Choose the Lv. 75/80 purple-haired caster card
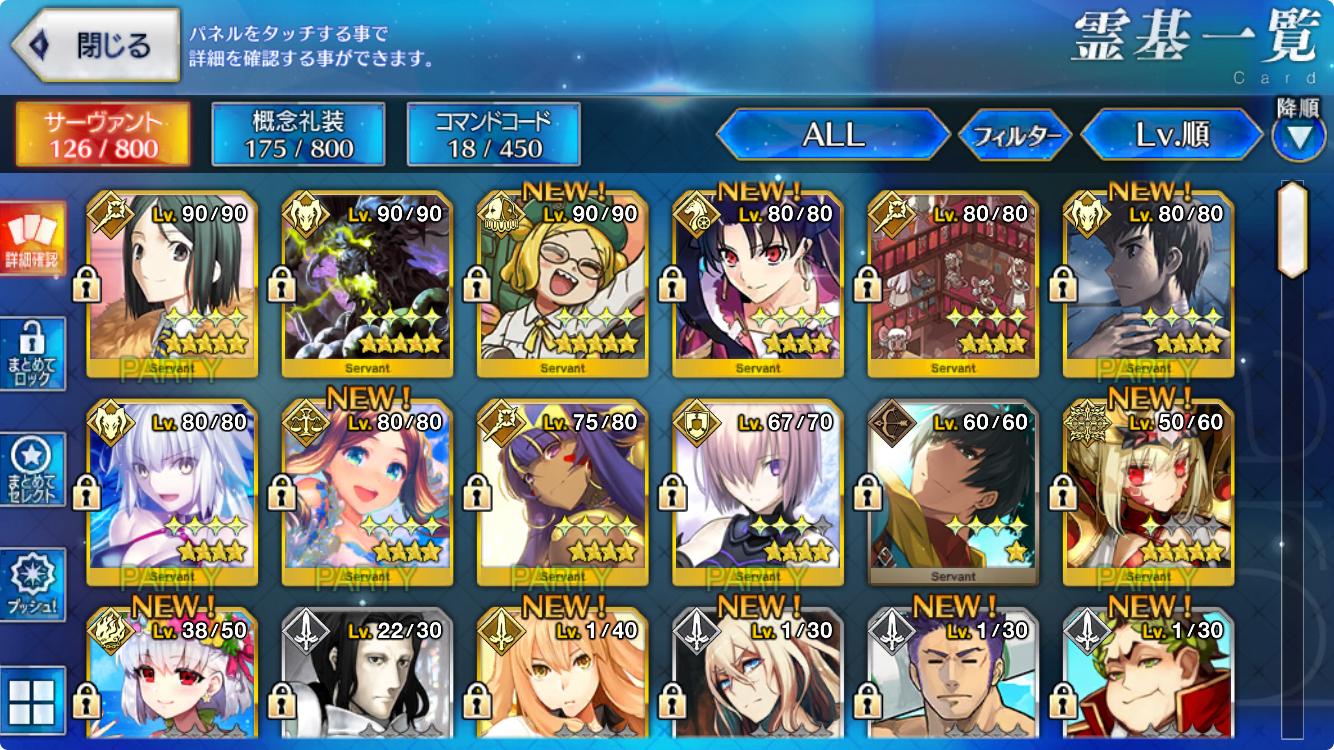Screen dimensions: 1334x750 coord(562,493)
